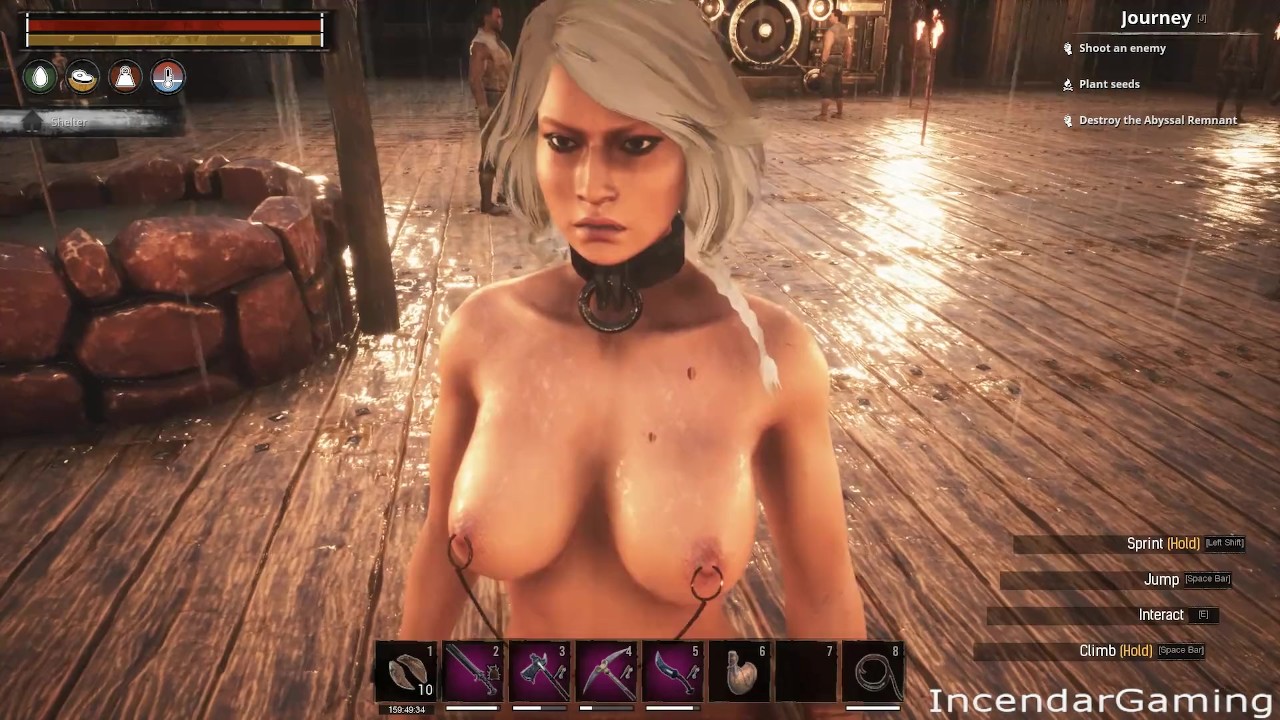This screenshot has width=1280, height=720.
Task: Equip the sword in hotbar slot 2
Action: (473, 671)
